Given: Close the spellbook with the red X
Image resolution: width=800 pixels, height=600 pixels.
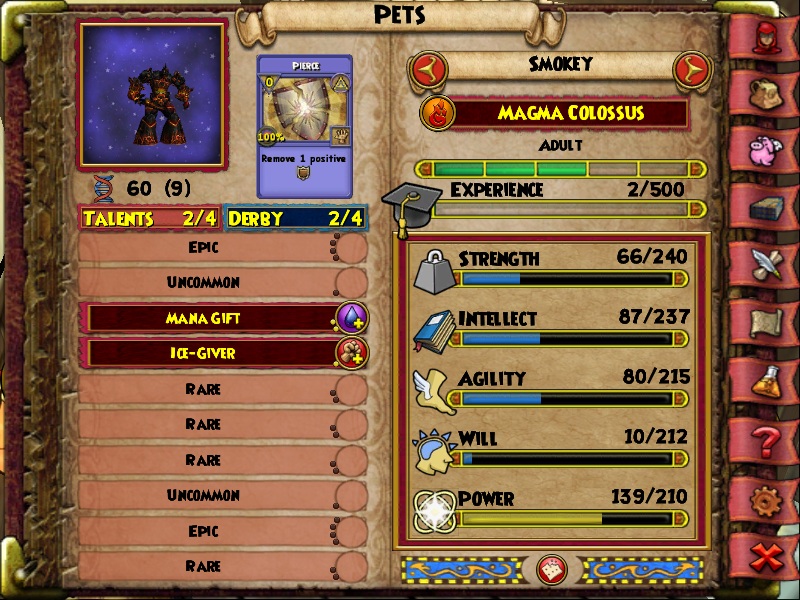Looking at the screenshot, I should coord(767,556).
